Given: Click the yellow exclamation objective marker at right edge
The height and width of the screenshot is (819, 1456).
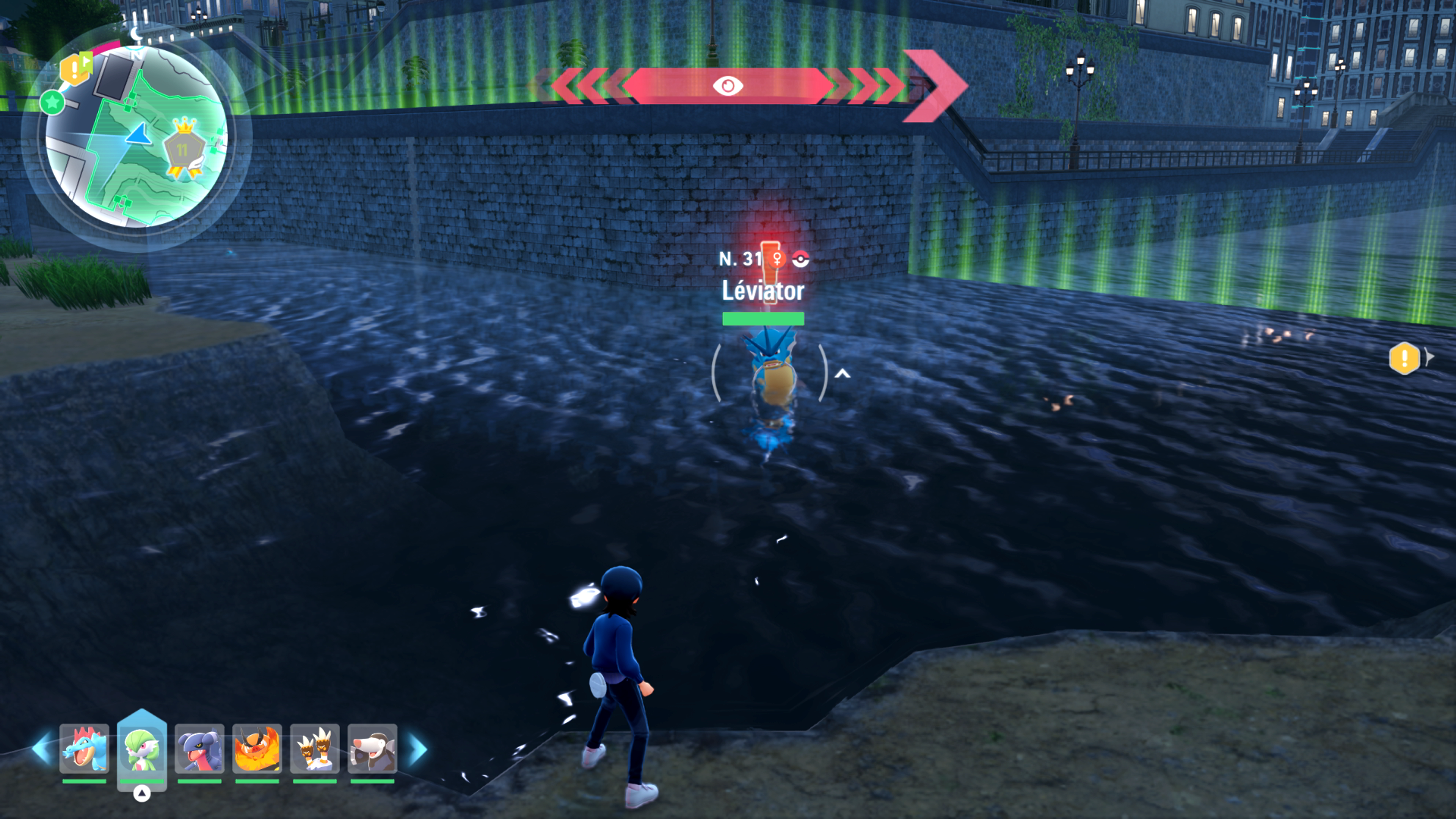Looking at the screenshot, I should pos(1404,358).
